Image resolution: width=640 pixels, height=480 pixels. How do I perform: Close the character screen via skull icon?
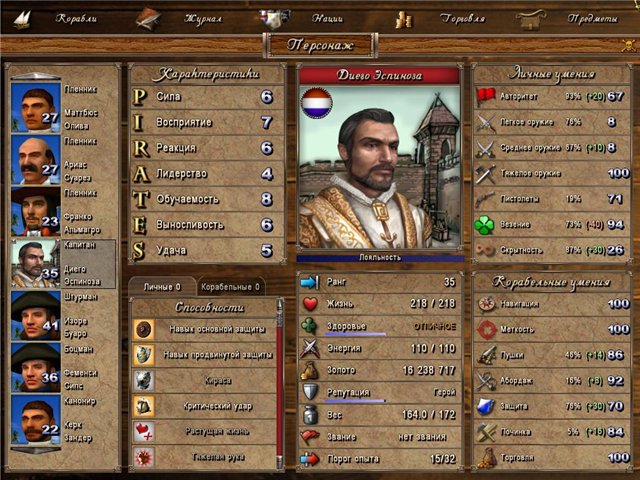[x=628, y=45]
